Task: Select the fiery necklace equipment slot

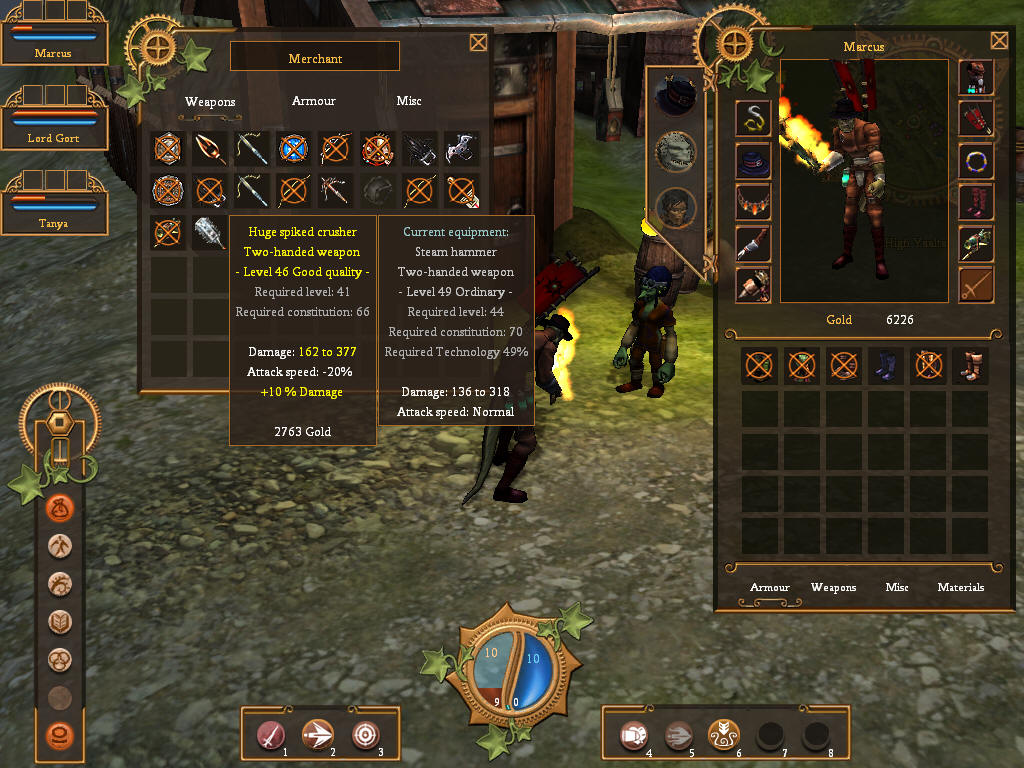Action: pyautogui.click(x=753, y=201)
